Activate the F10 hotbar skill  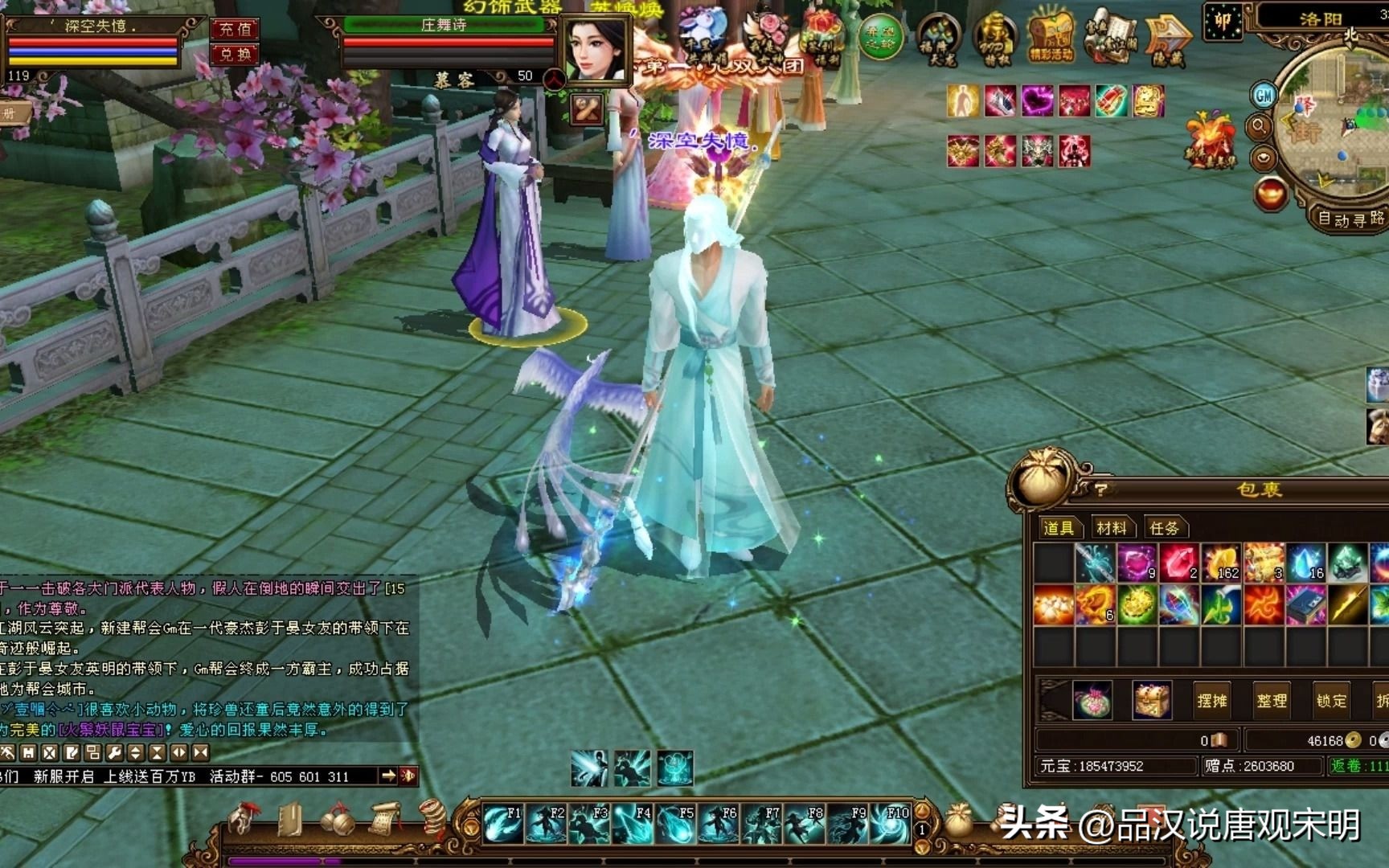coord(889,825)
